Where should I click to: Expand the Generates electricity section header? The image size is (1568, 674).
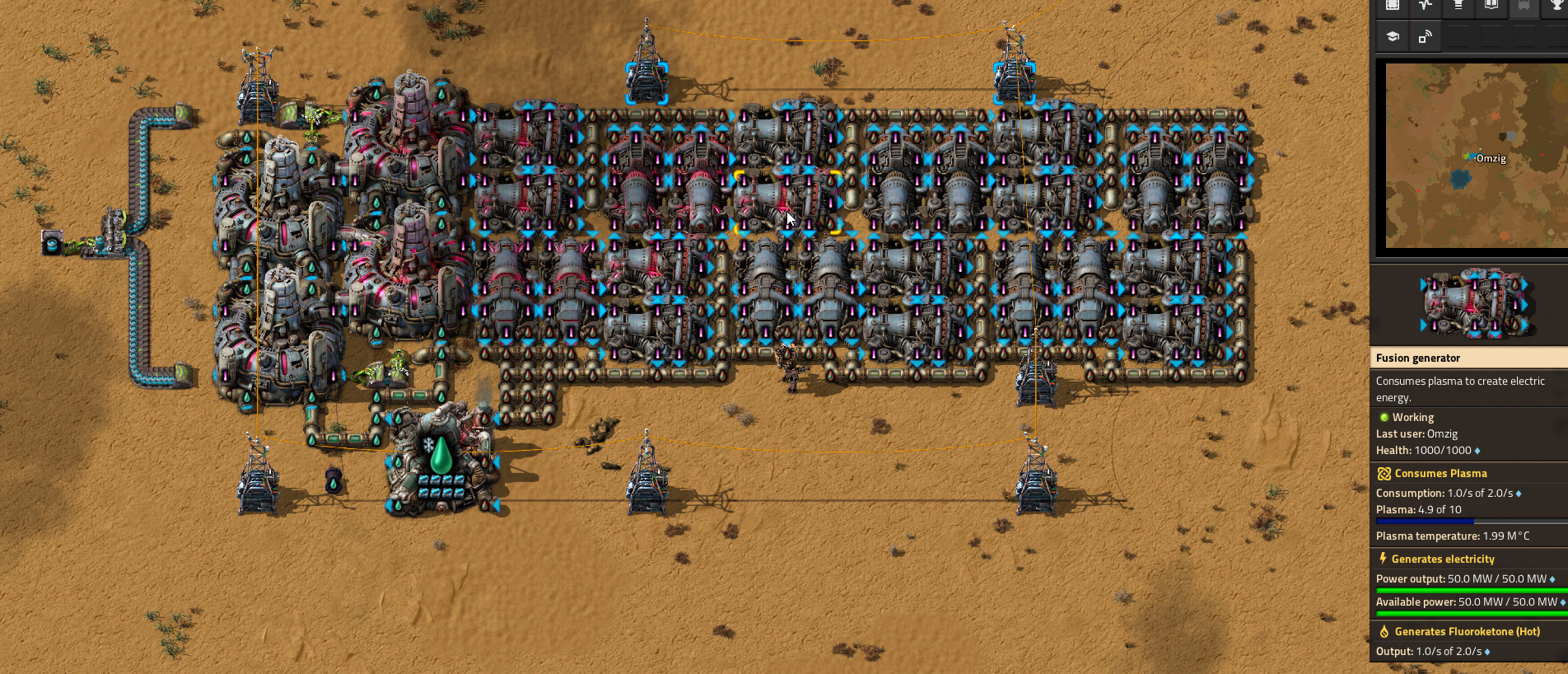coord(1442,558)
